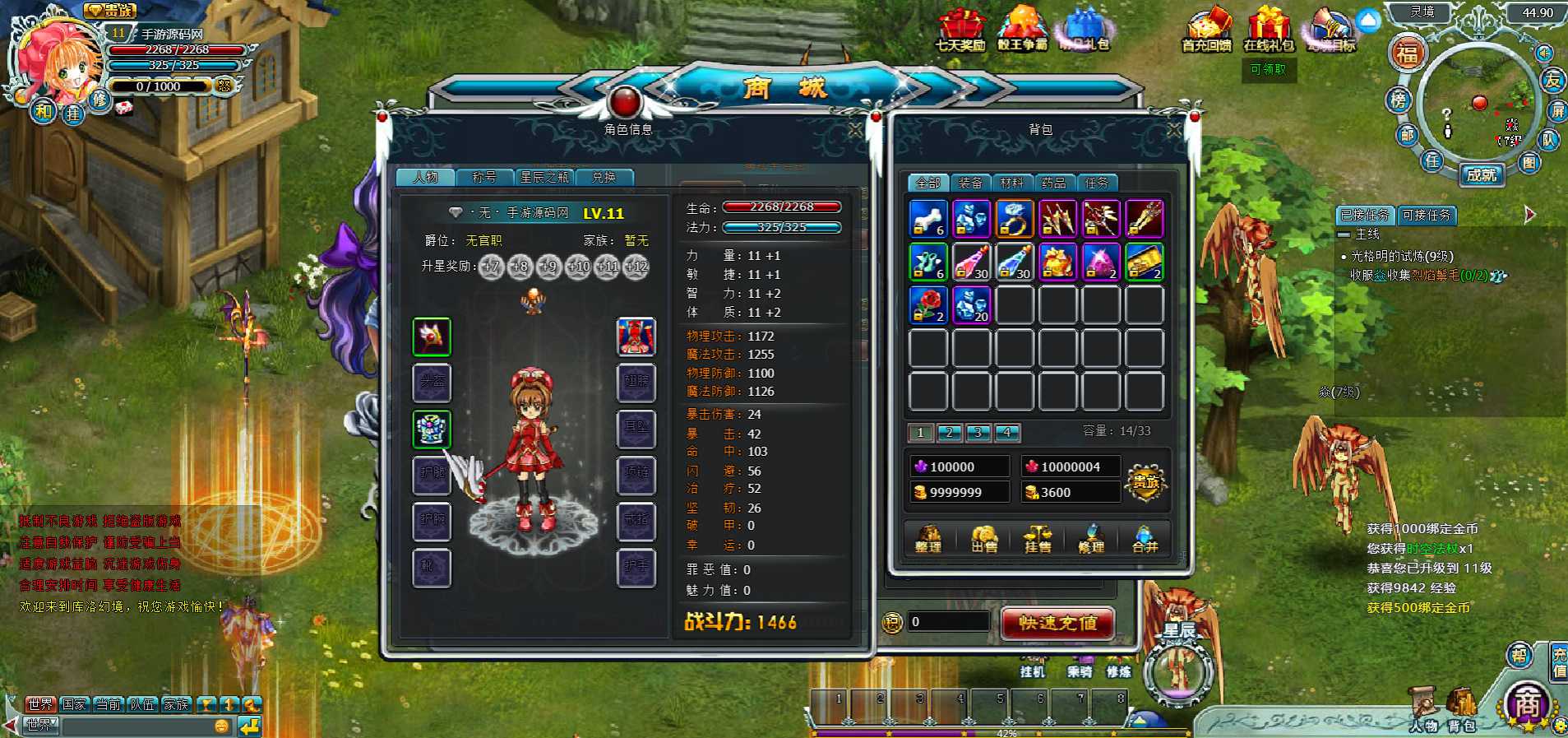The image size is (1568, 738).
Task: Show the 装备 category in backpack
Action: tap(970, 183)
